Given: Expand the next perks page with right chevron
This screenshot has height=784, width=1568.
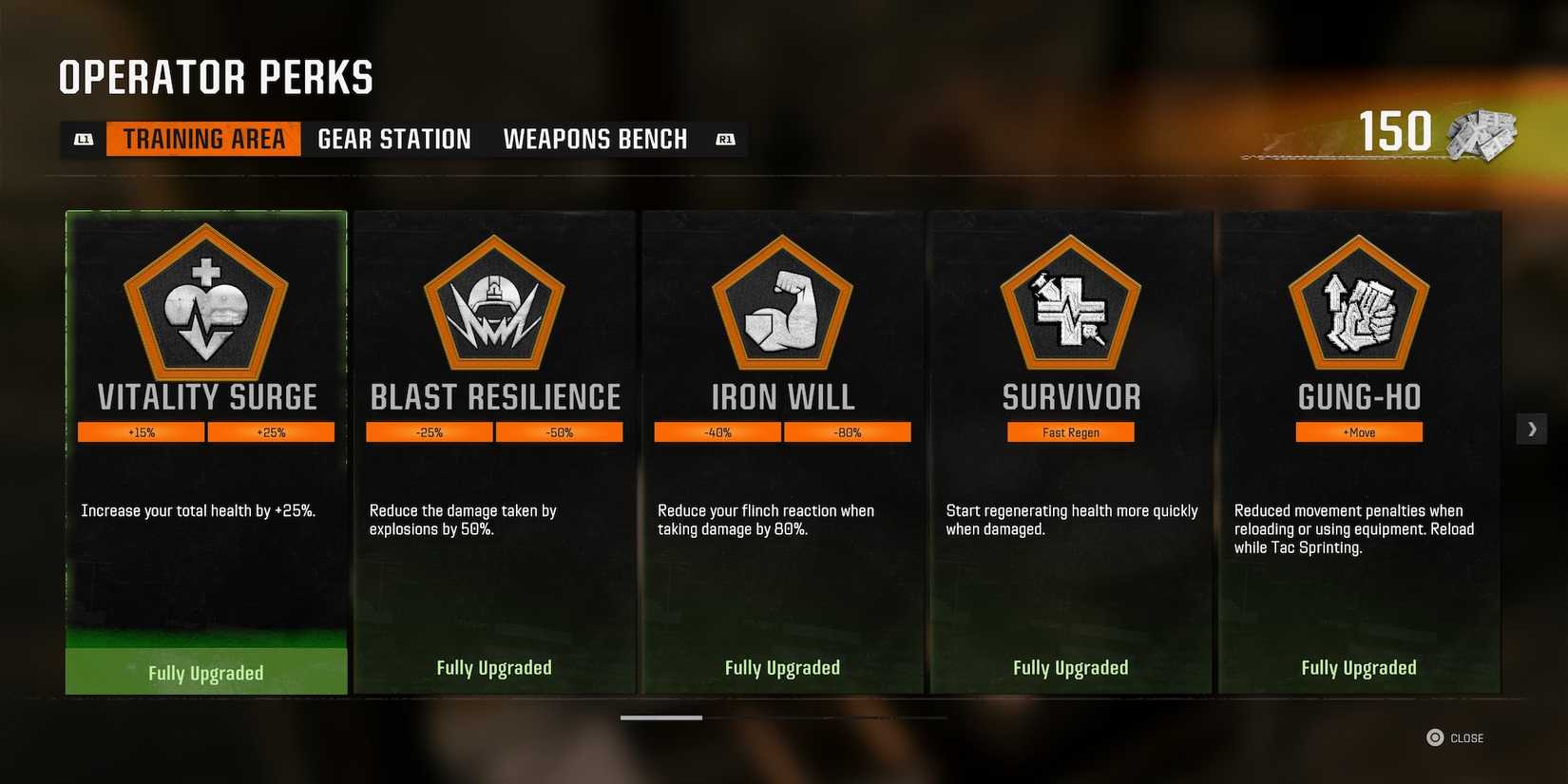Looking at the screenshot, I should point(1532,429).
